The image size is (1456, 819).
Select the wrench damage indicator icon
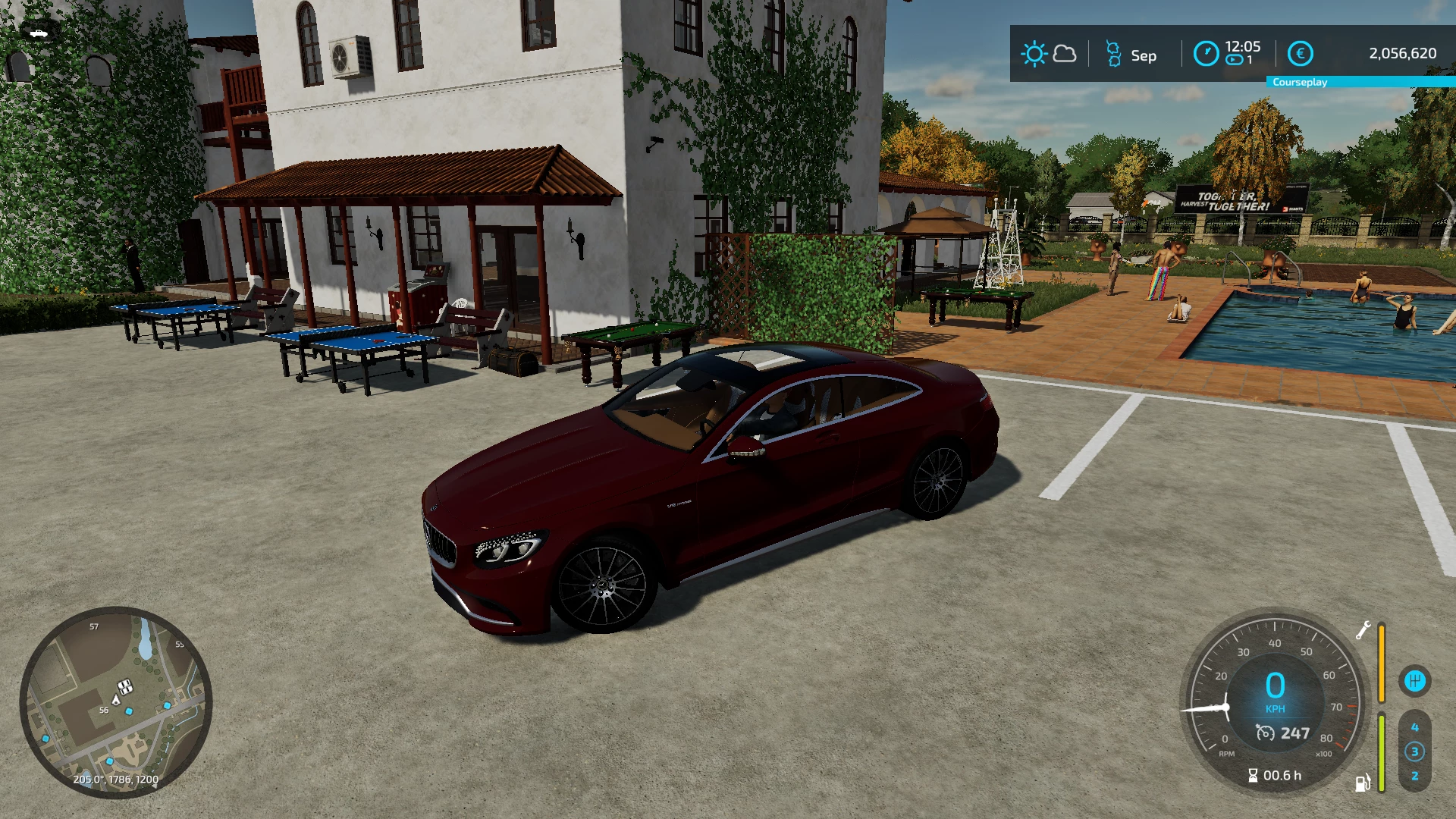click(1363, 630)
